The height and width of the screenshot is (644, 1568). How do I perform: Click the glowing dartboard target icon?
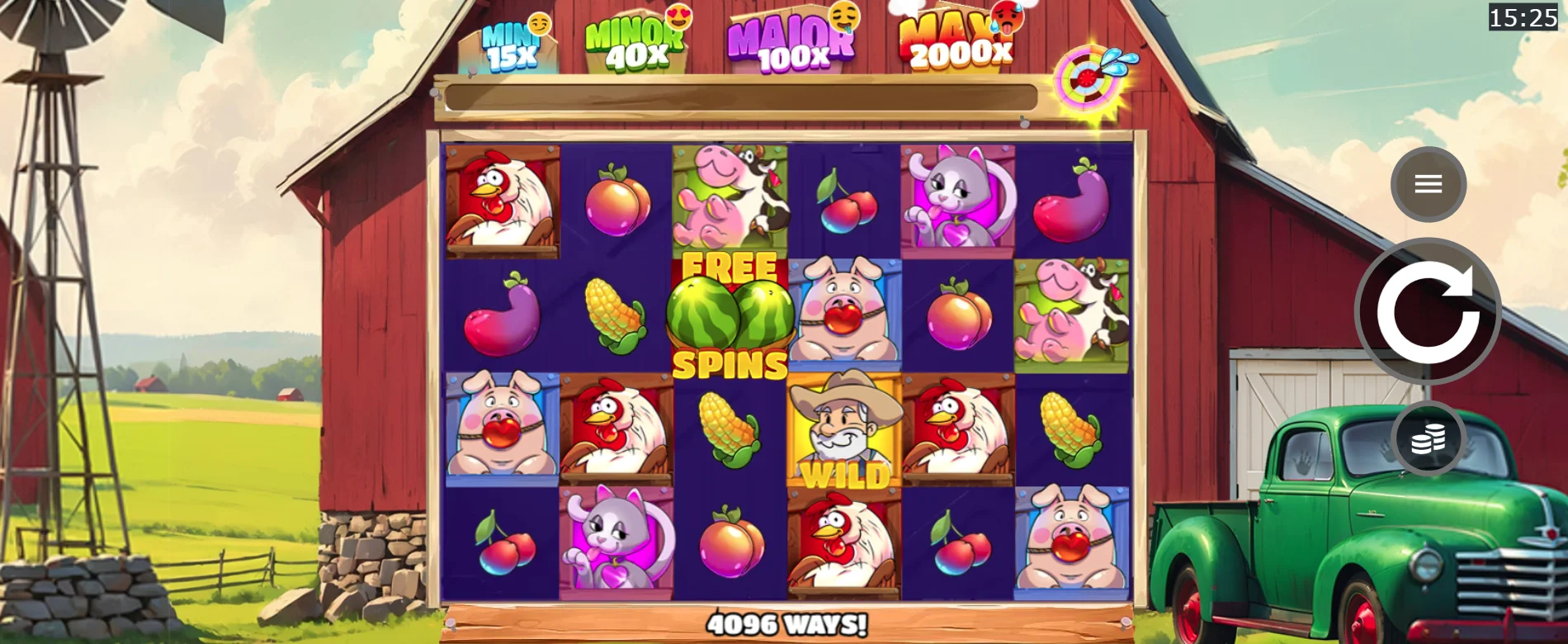point(1086,80)
